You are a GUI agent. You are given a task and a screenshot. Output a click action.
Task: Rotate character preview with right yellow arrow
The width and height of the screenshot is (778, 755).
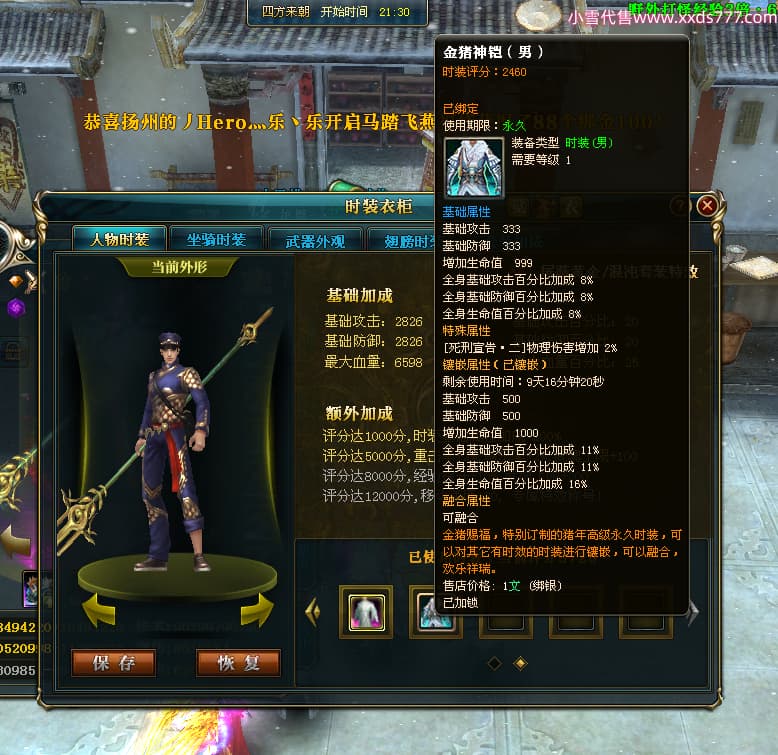[x=256, y=609]
